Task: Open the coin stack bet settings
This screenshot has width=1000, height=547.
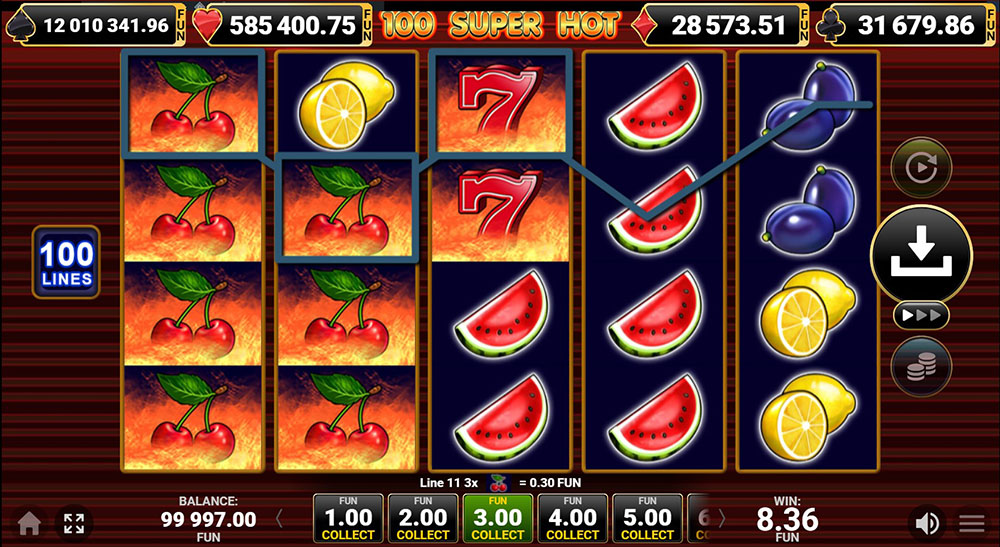Action: pyautogui.click(x=921, y=364)
